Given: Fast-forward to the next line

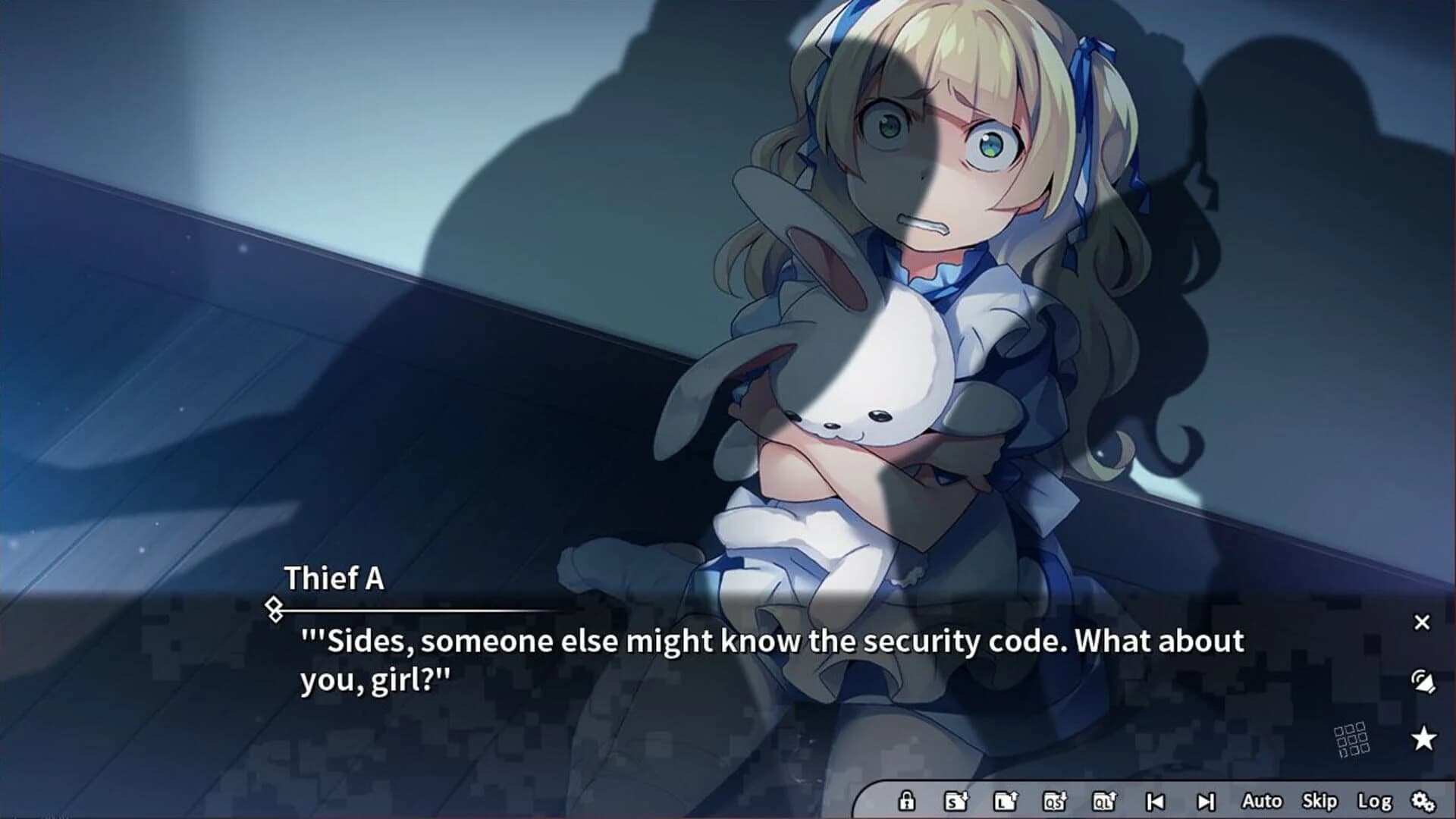Looking at the screenshot, I should pyautogui.click(x=1206, y=800).
